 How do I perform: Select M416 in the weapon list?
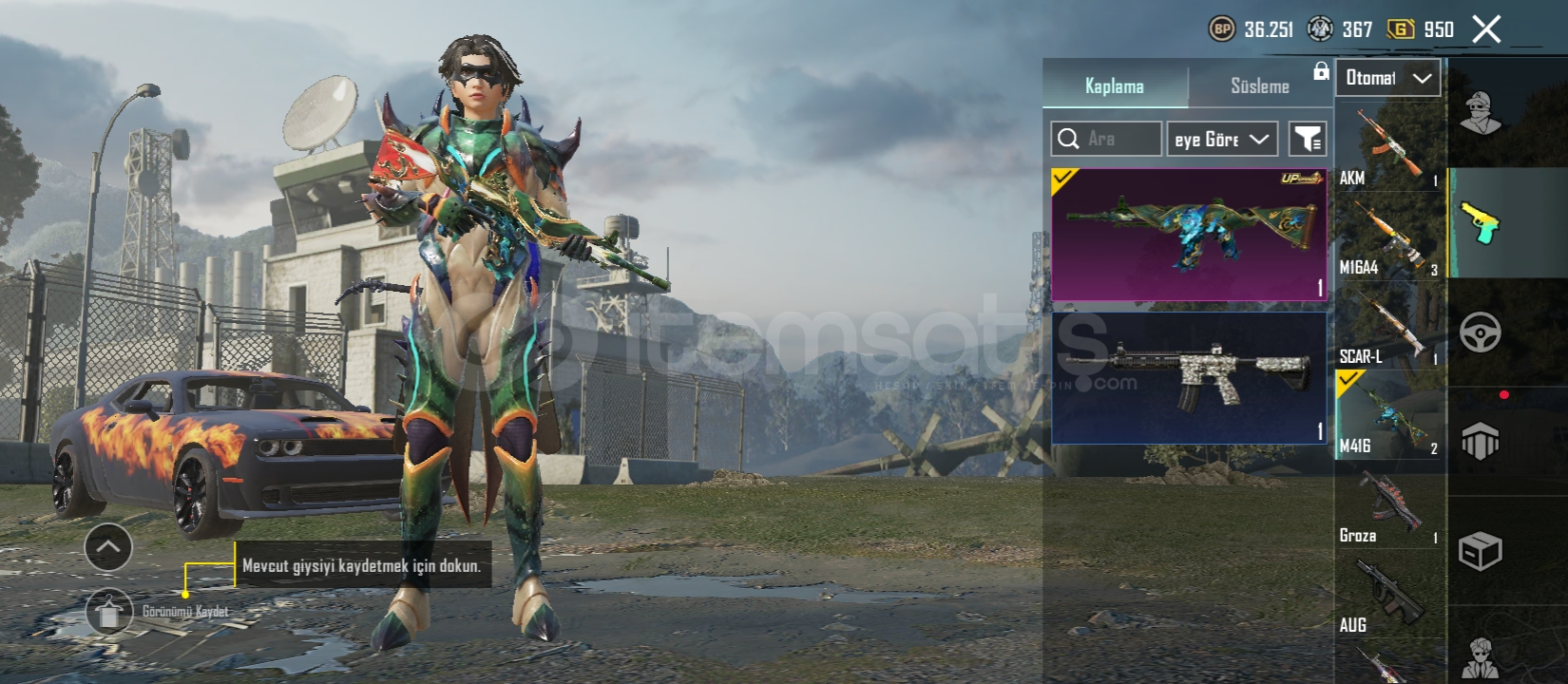(x=1388, y=415)
